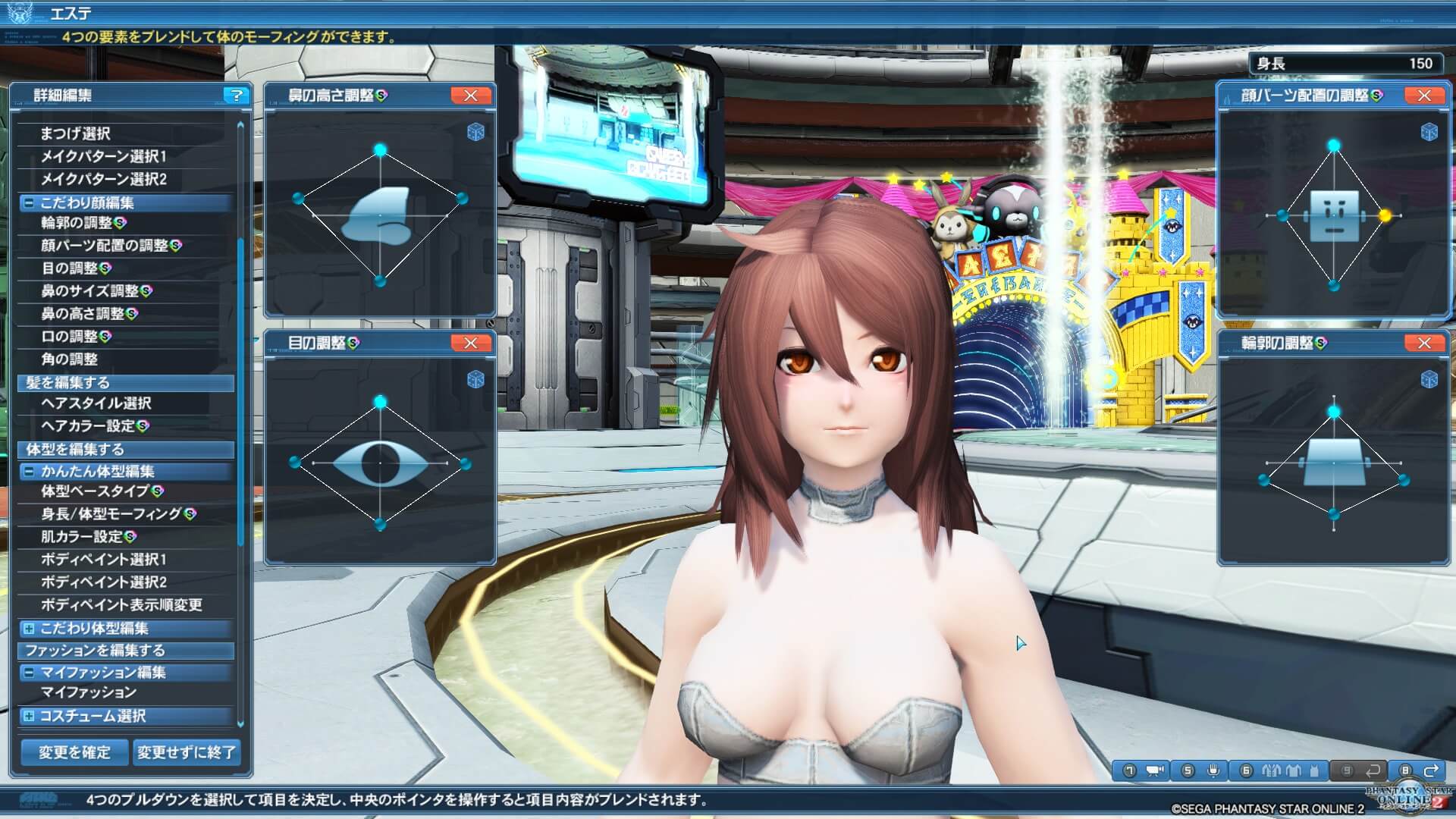This screenshot has width=1456, height=819.
Task: Close the 目の調整 panel
Action: 470,343
